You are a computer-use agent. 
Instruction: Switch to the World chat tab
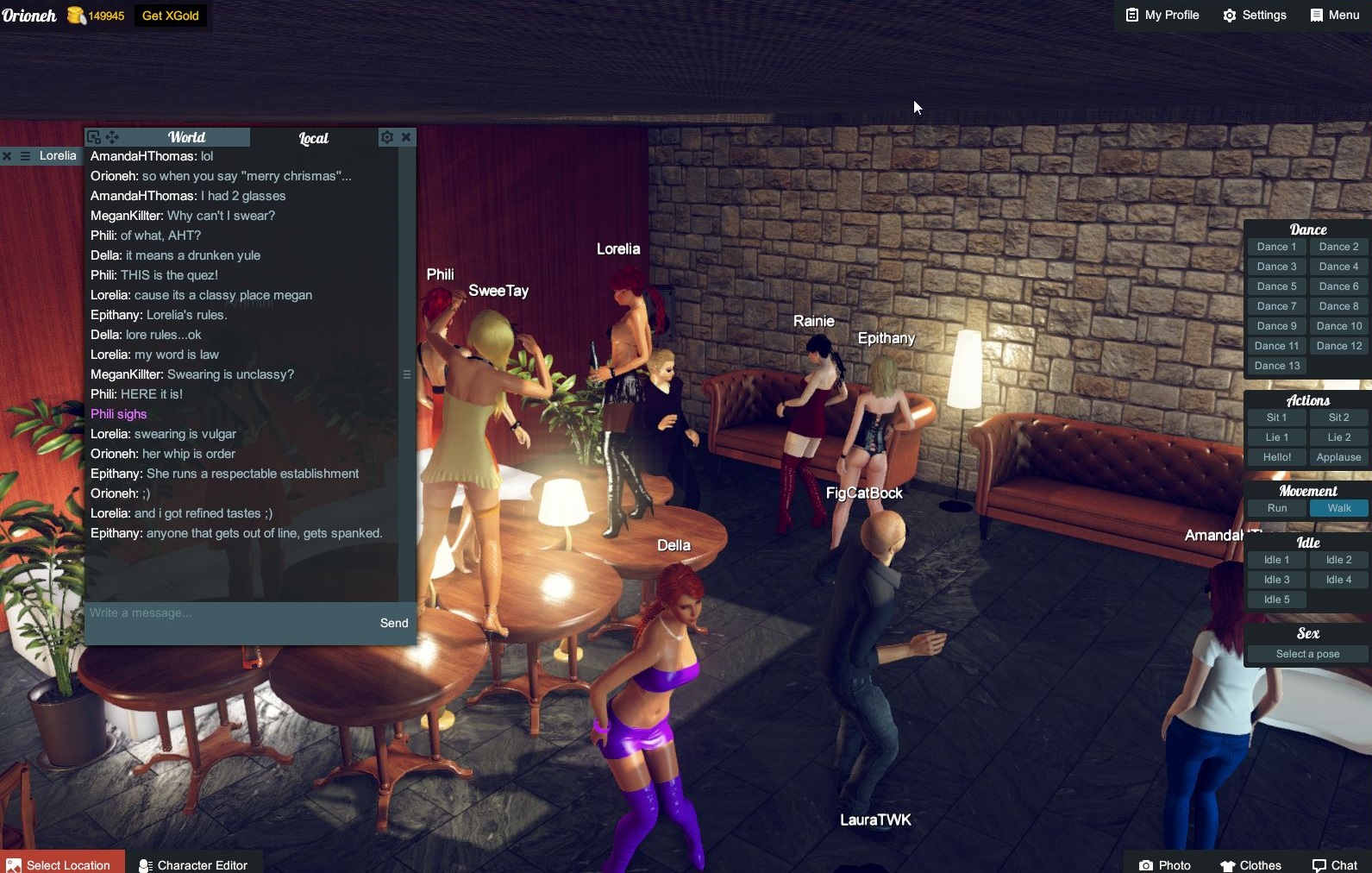pos(186,137)
